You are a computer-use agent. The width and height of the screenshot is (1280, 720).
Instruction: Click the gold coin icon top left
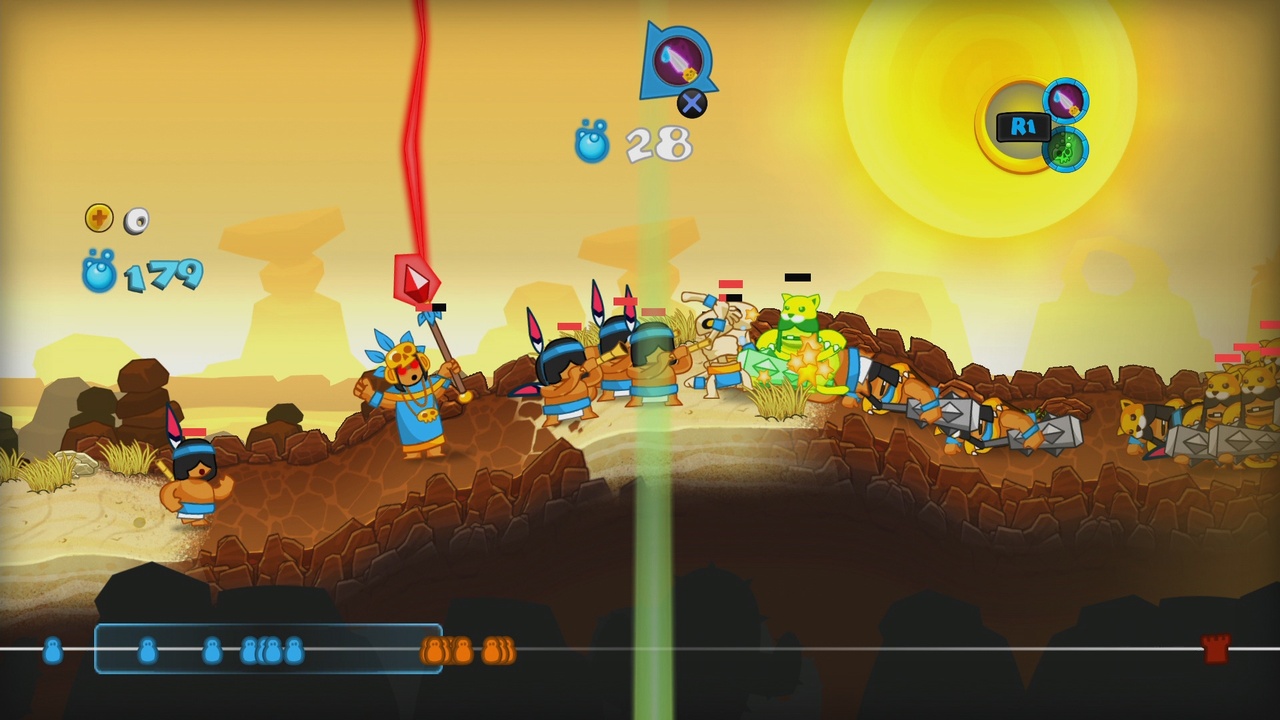click(x=98, y=216)
